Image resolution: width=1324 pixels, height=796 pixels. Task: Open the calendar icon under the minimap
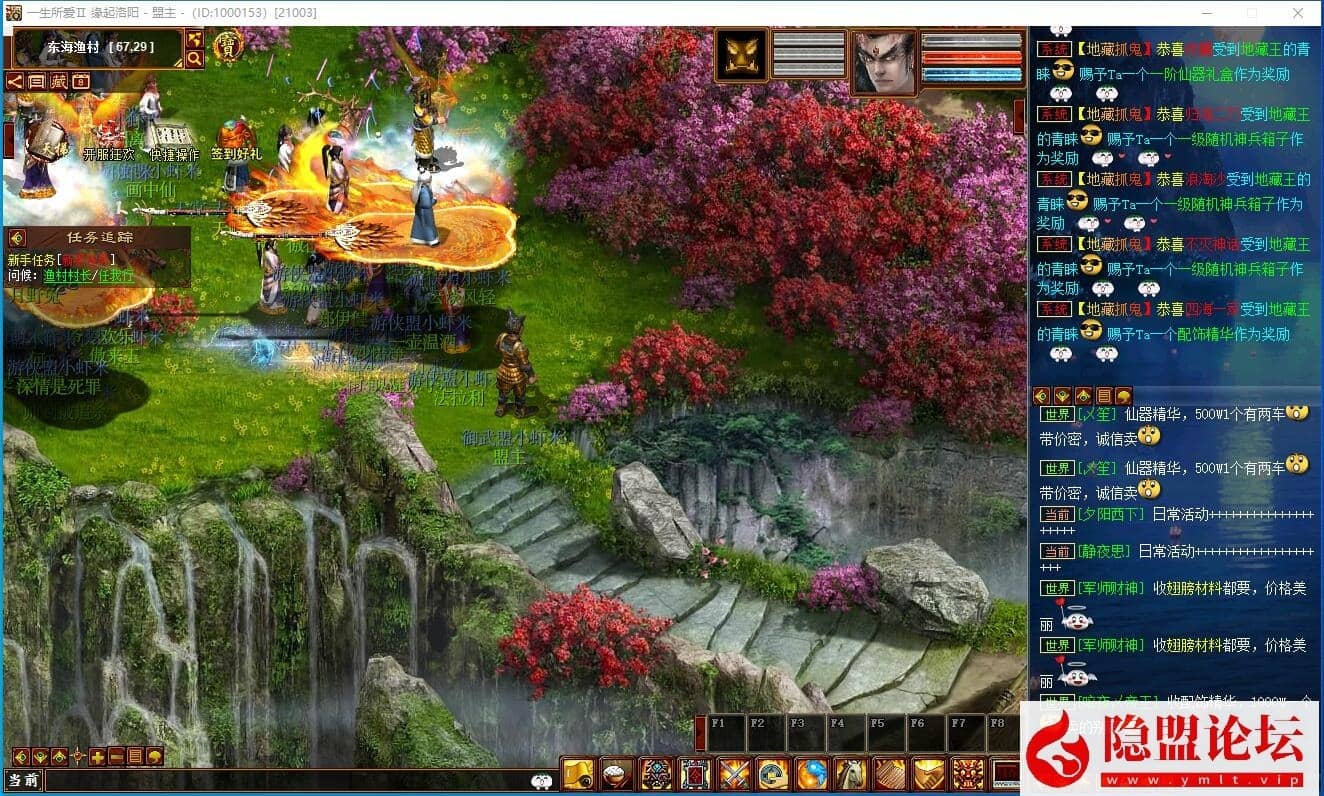pos(81,81)
